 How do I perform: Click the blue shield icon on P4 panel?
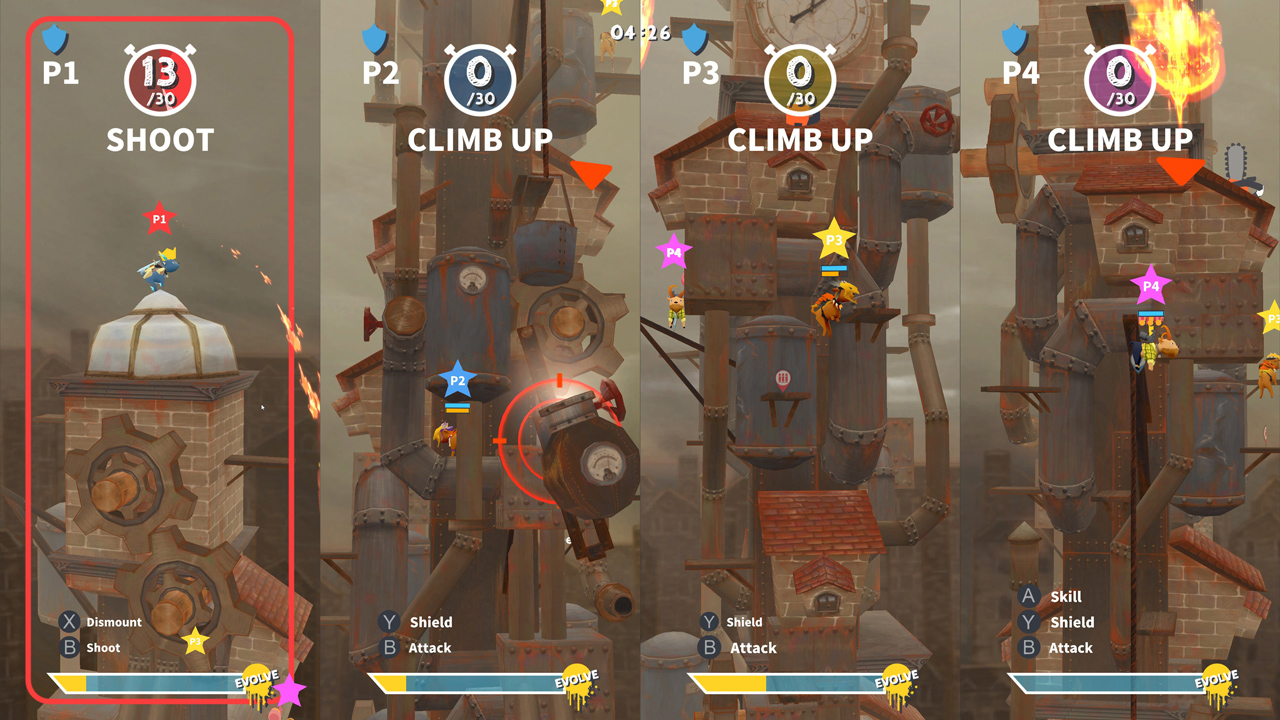tap(1013, 40)
